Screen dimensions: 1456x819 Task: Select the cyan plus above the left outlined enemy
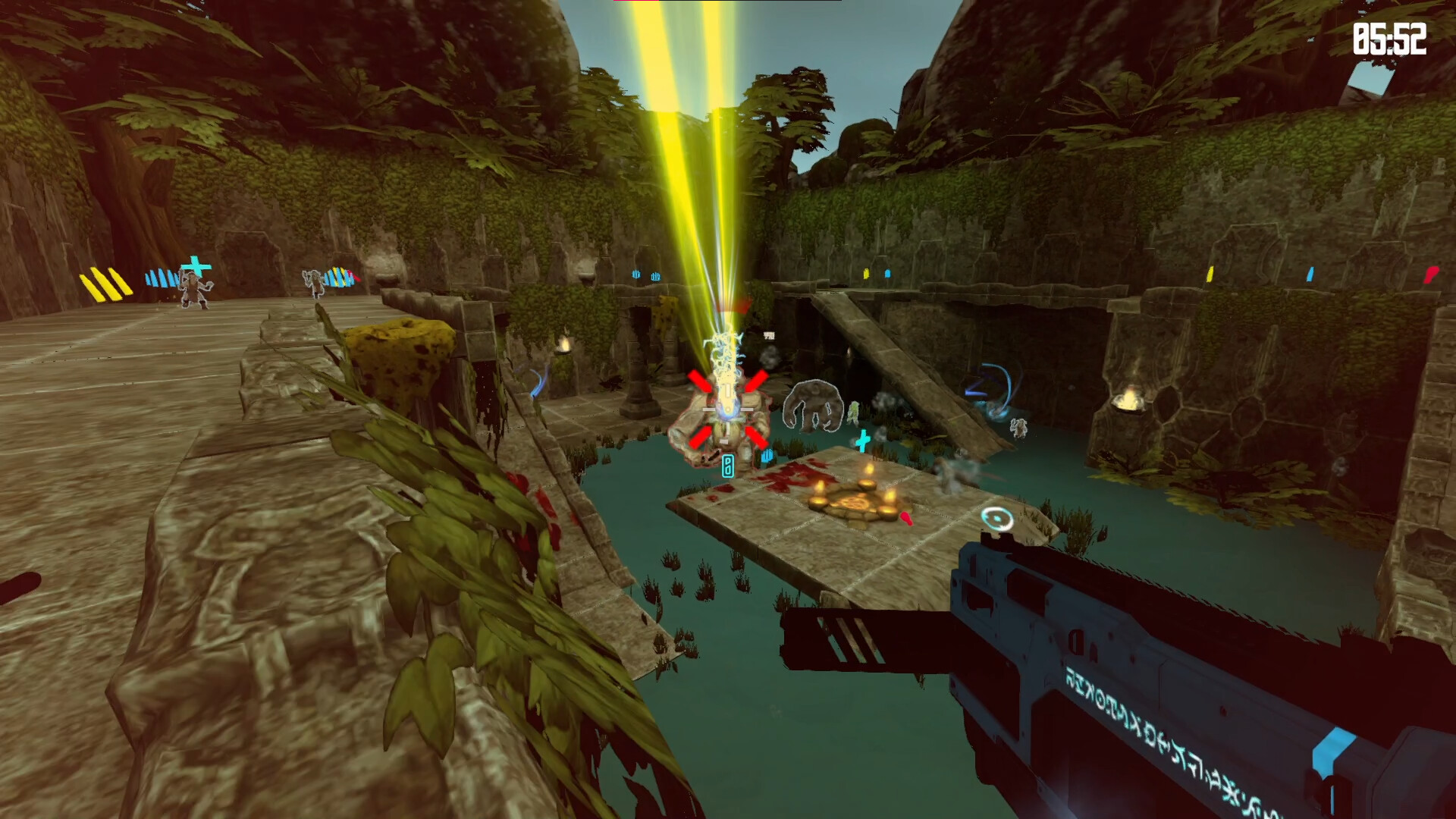(195, 267)
